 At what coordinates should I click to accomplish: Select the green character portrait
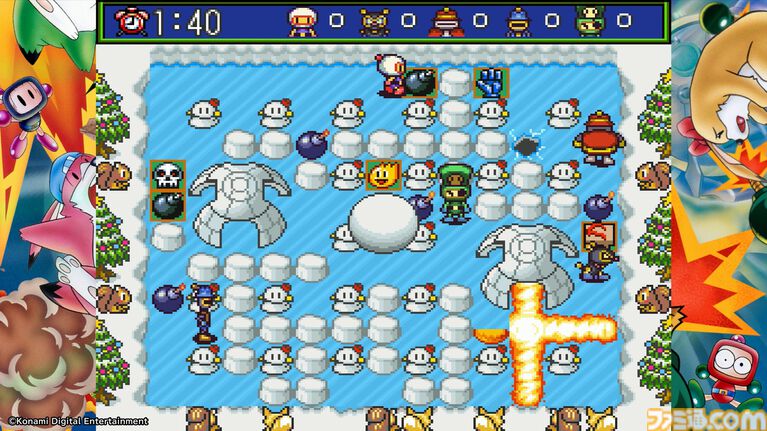tap(590, 21)
